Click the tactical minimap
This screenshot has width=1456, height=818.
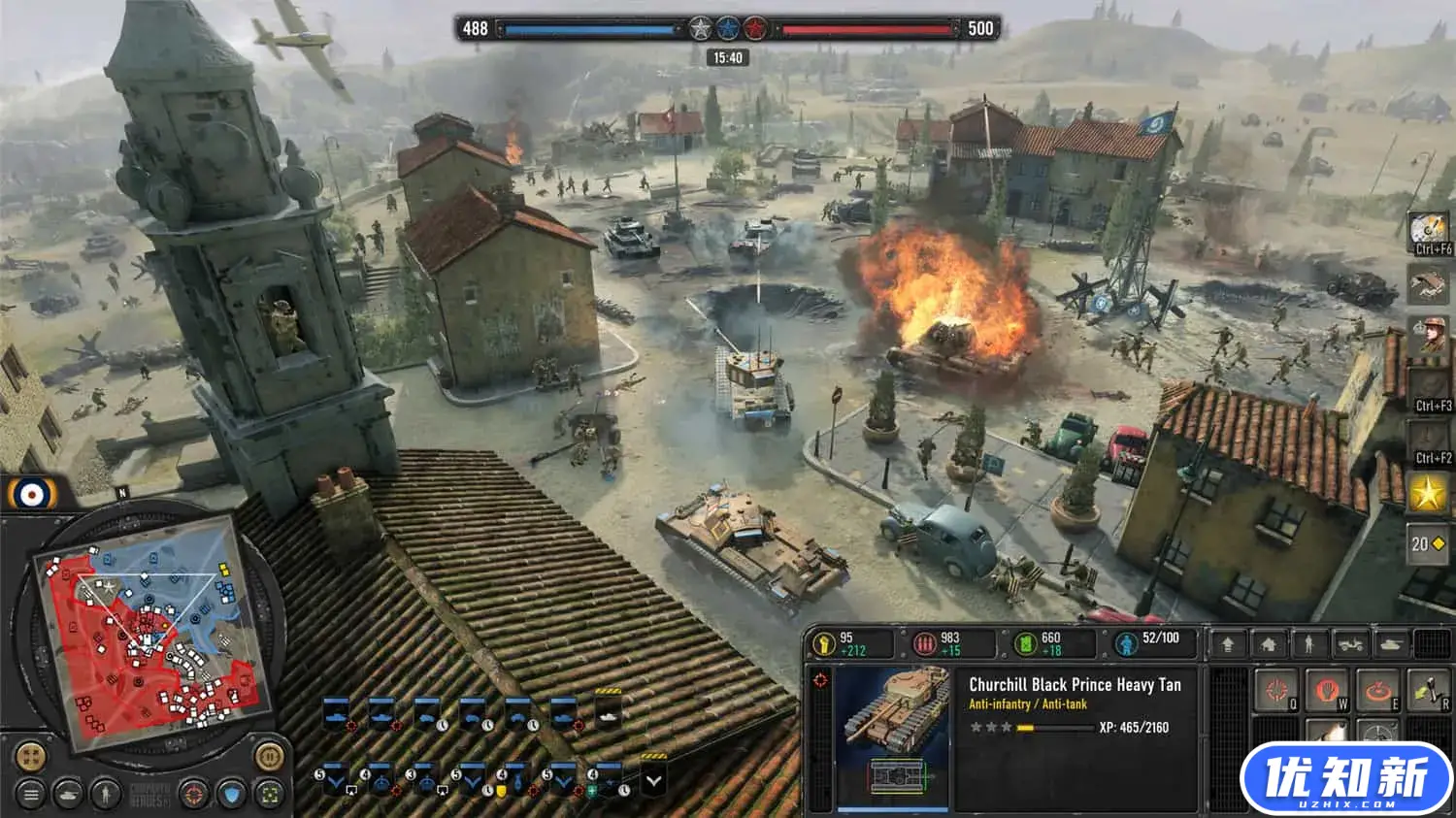click(x=148, y=644)
